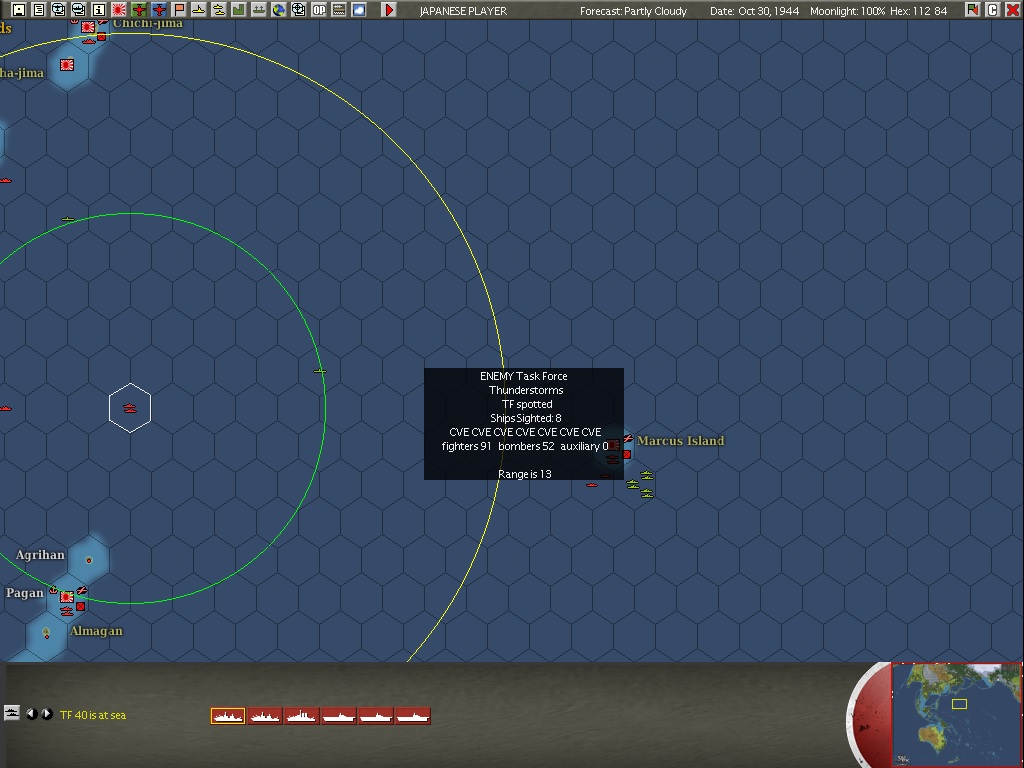Click the green and red flags button

click(x=973, y=10)
